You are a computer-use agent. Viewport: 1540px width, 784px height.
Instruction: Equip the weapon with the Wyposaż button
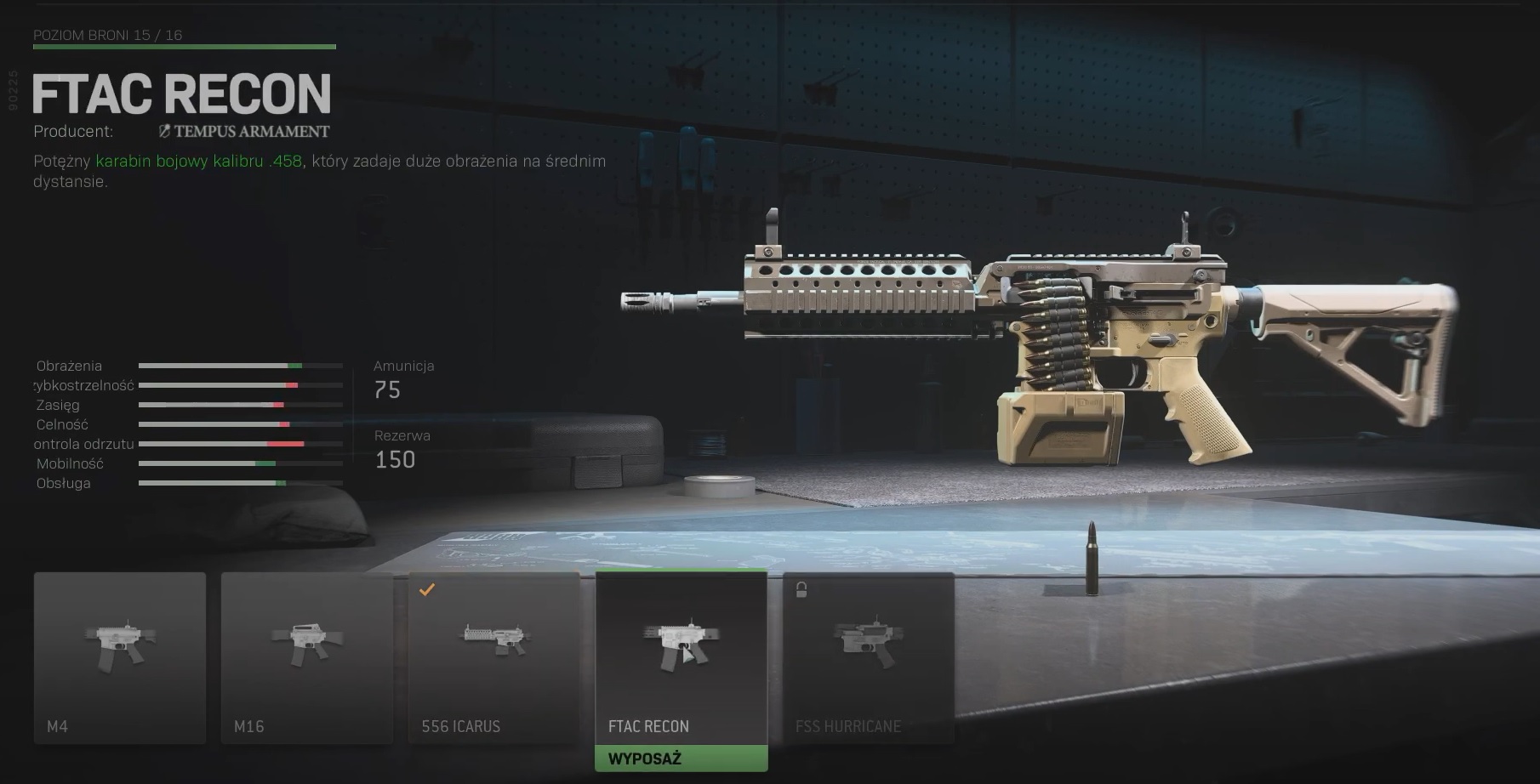coord(682,758)
